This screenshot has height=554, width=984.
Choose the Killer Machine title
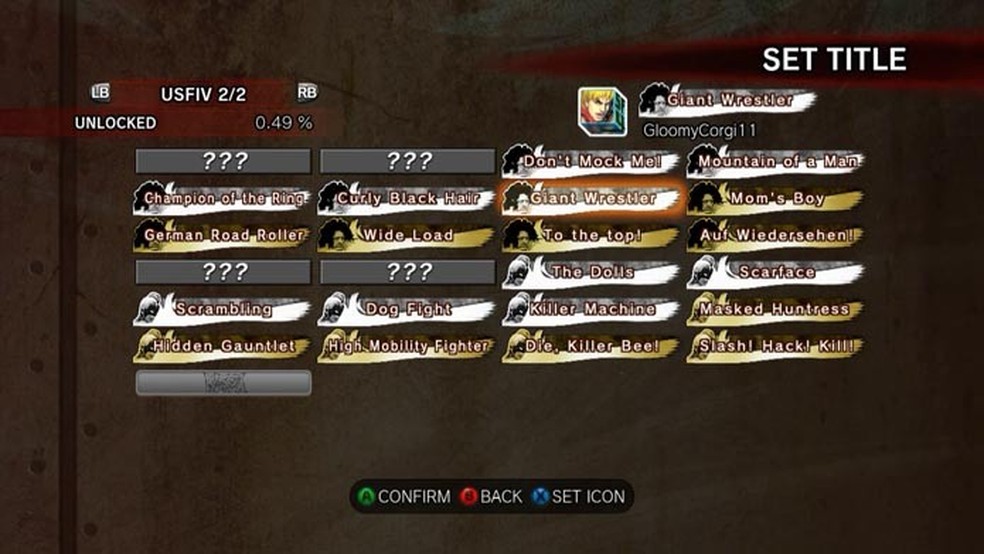coord(590,309)
